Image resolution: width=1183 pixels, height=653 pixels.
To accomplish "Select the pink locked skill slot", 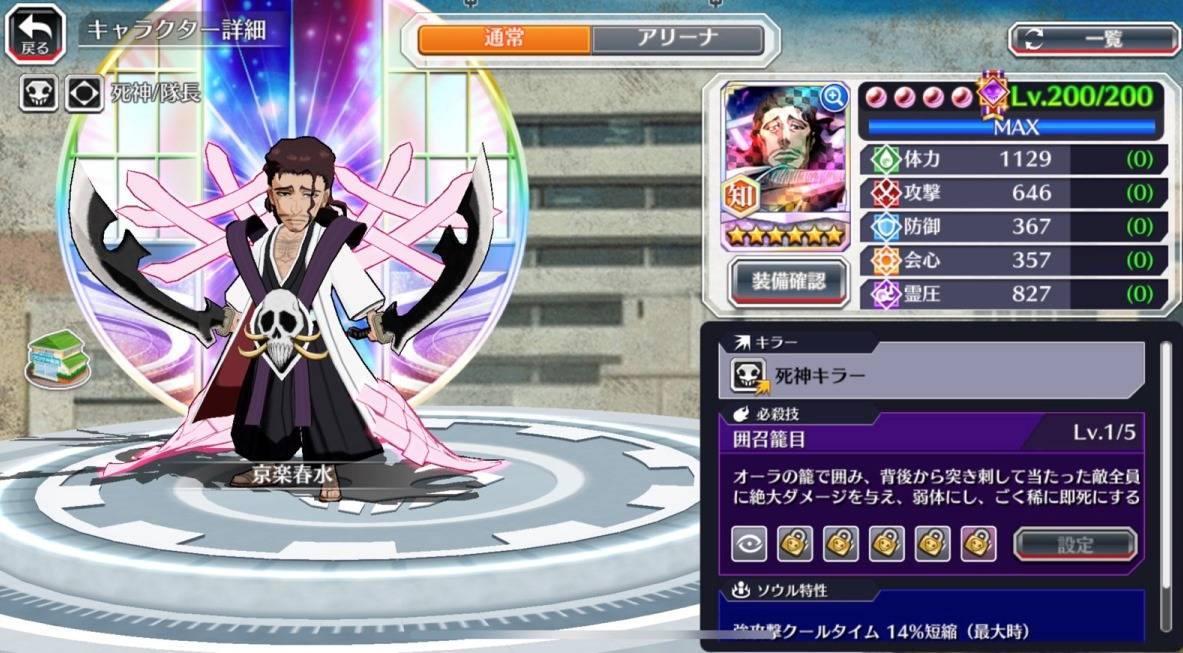I will pyautogui.click(x=979, y=544).
